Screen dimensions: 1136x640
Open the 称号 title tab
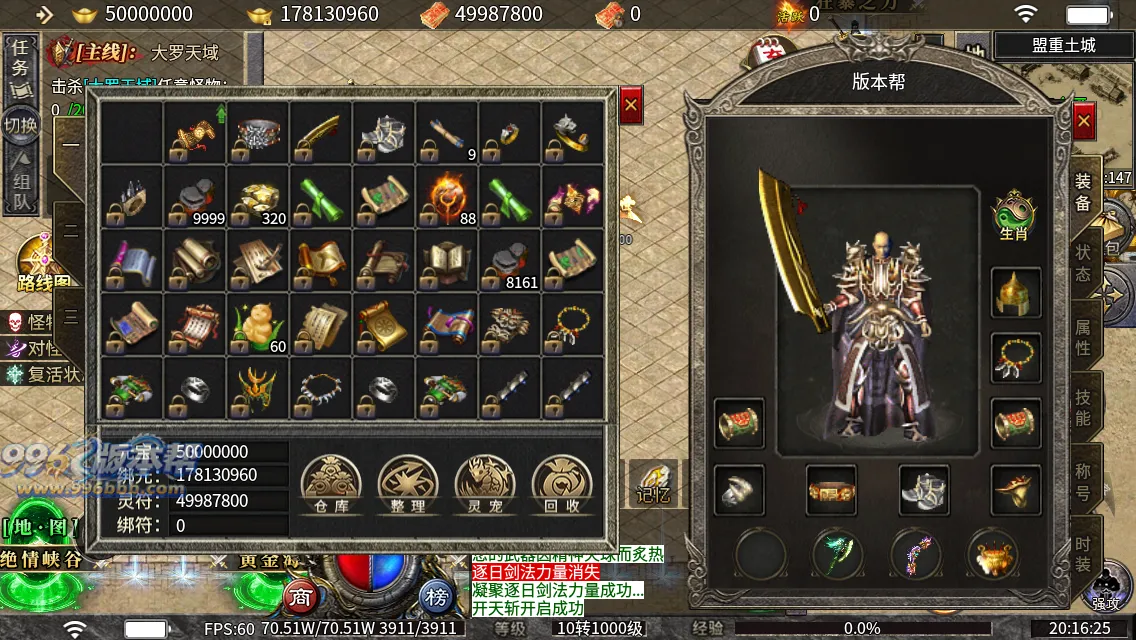tap(1083, 480)
